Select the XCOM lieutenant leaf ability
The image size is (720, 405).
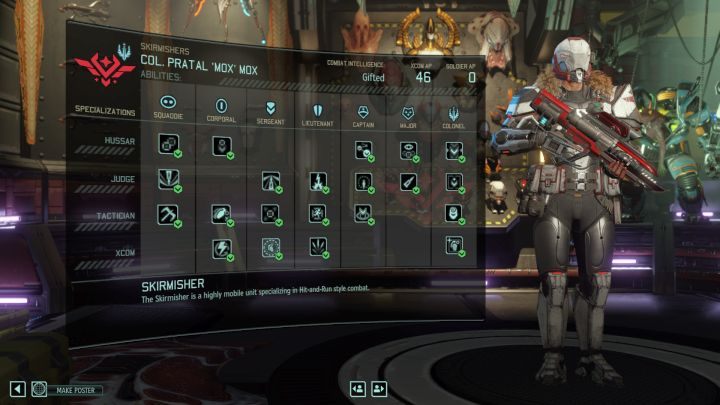click(317, 246)
